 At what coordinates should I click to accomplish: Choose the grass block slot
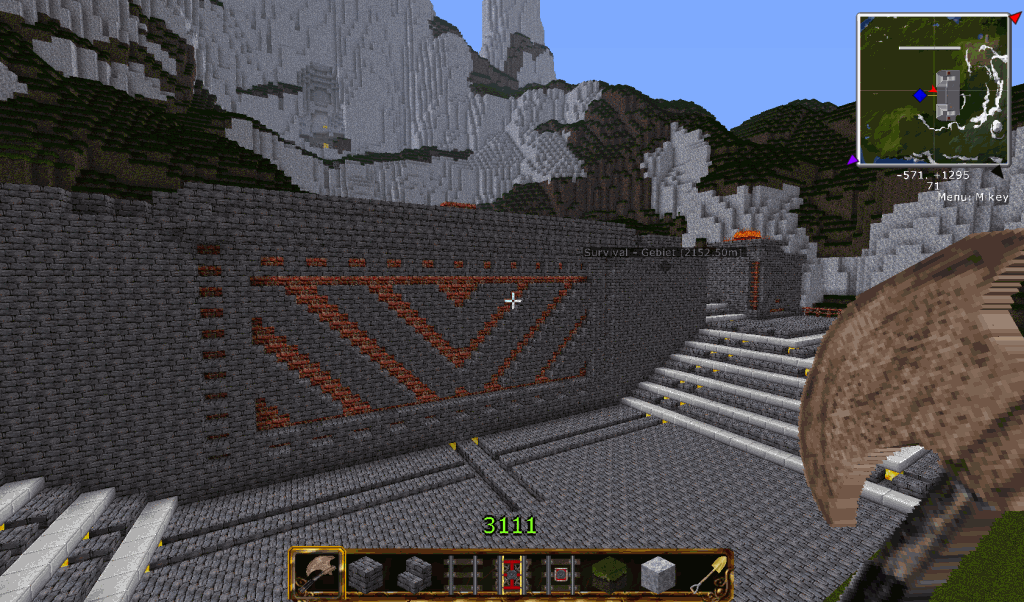click(x=607, y=574)
